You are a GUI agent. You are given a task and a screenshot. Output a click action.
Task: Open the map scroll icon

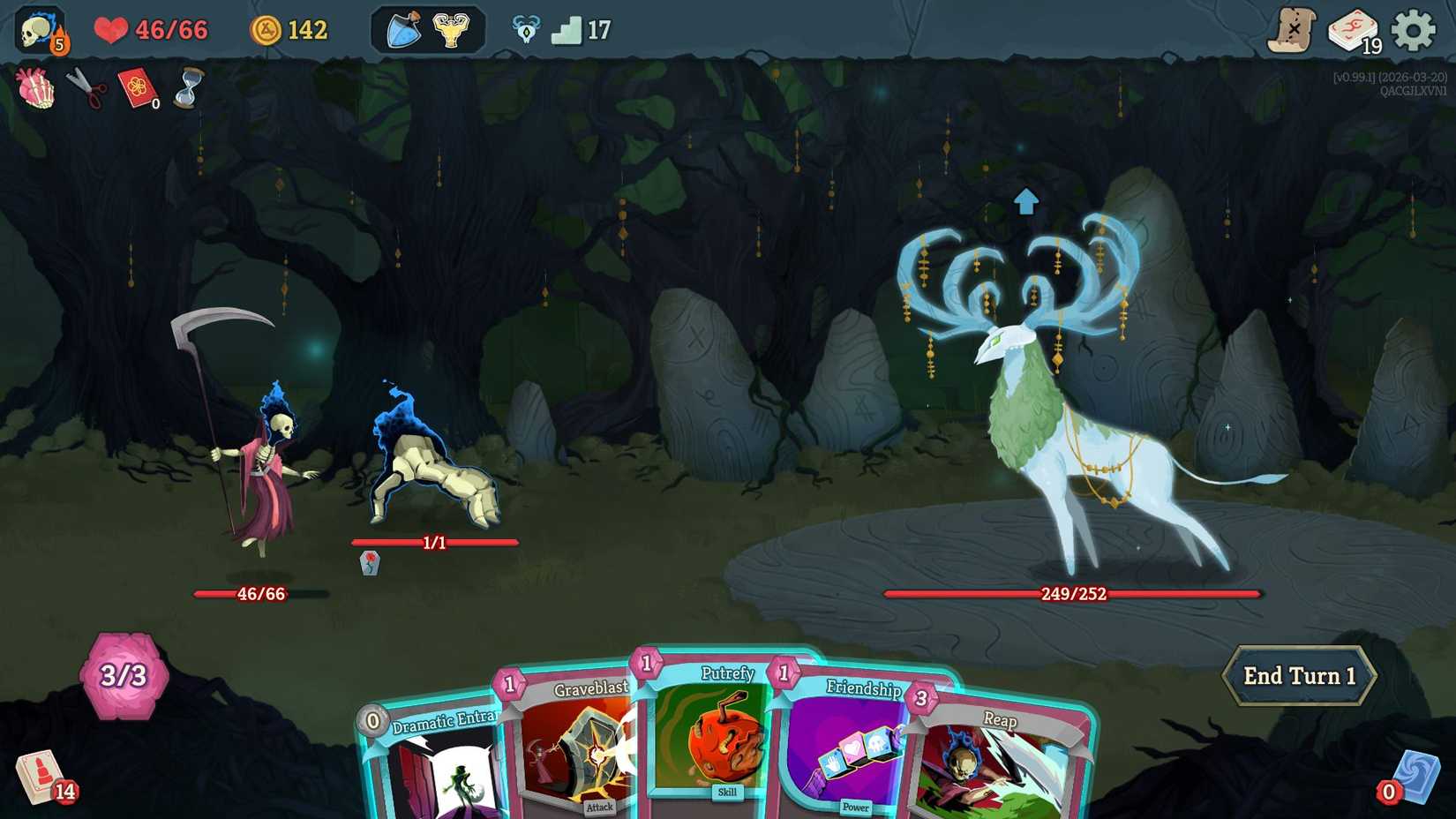pos(1292,29)
